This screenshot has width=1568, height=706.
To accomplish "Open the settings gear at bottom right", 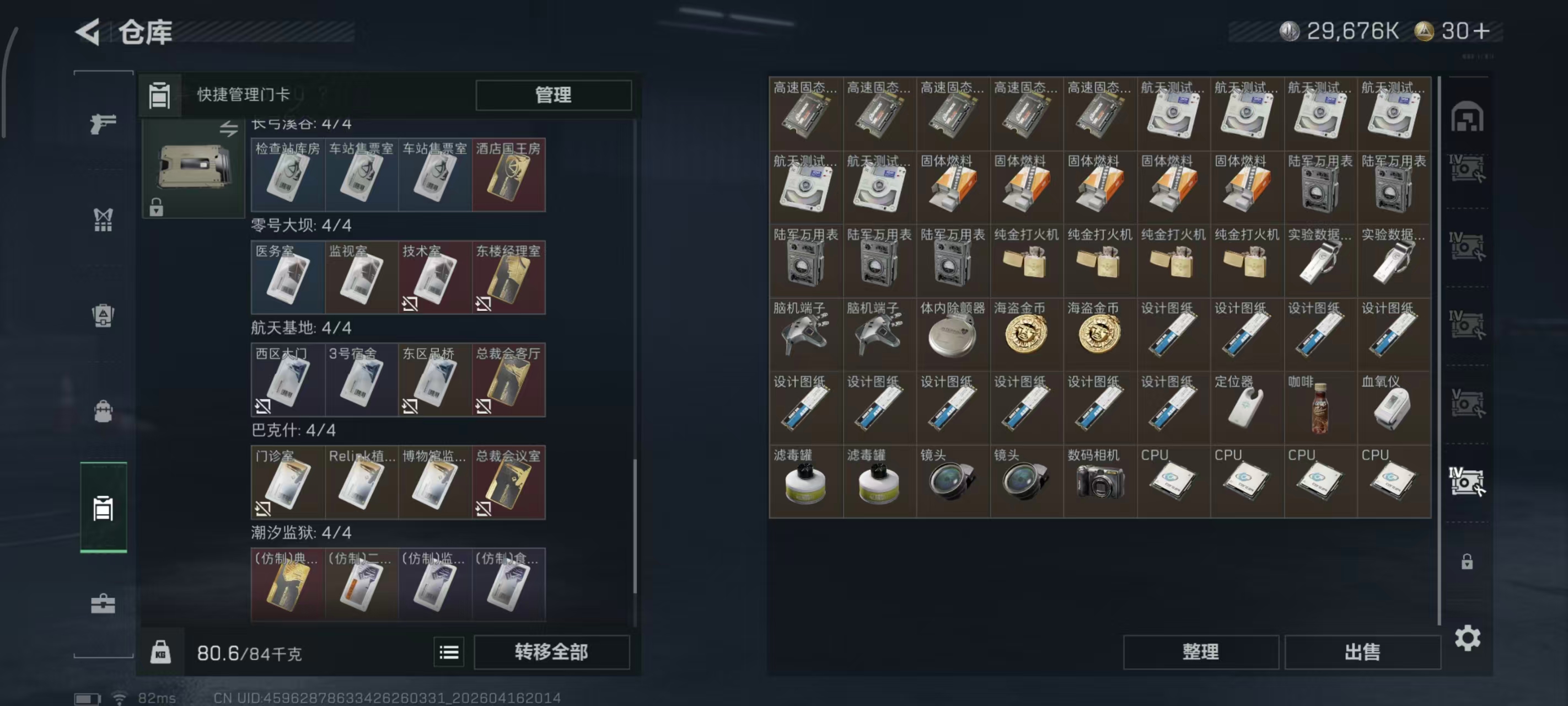I will click(1469, 638).
